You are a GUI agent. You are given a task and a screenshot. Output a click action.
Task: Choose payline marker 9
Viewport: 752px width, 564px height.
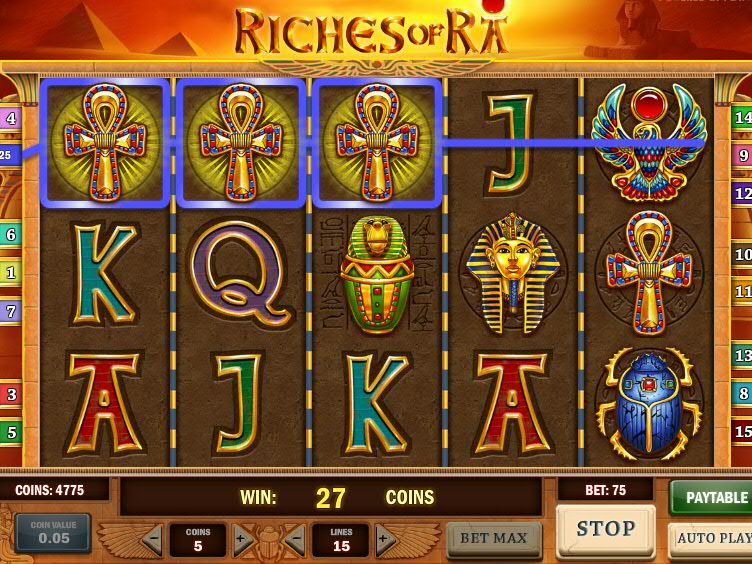pyautogui.click(x=742, y=155)
